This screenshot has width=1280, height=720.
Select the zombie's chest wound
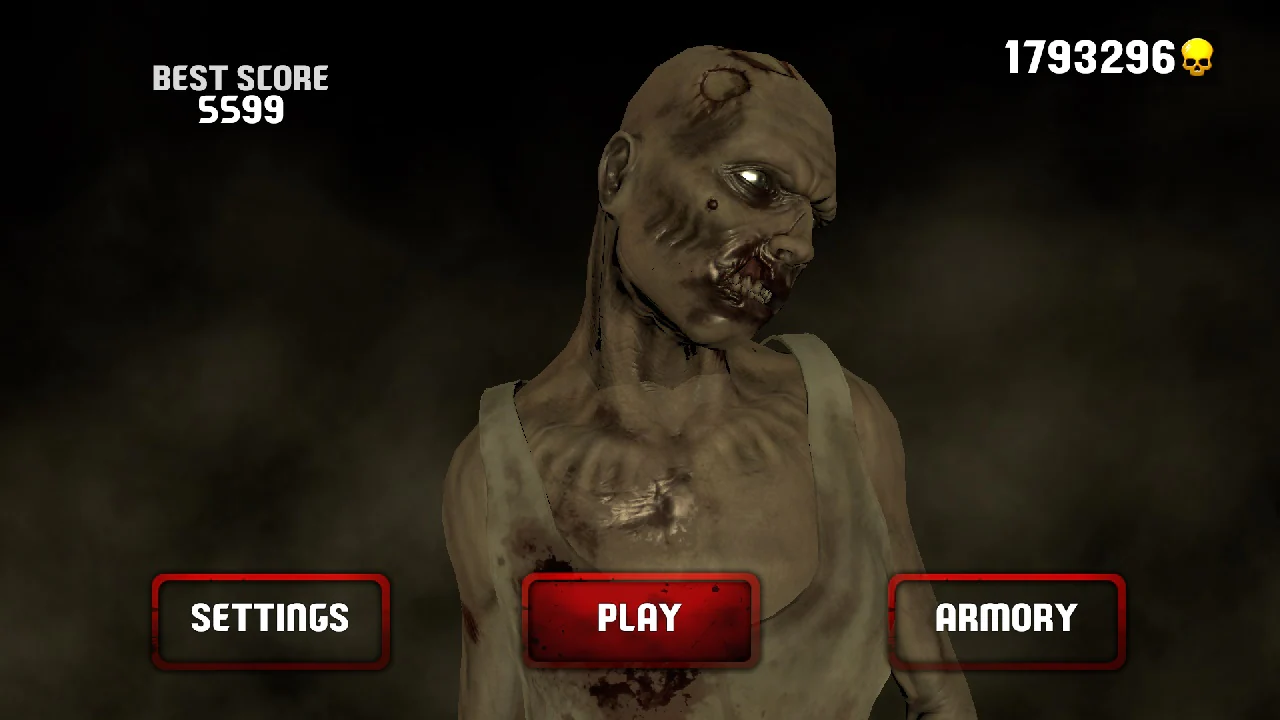coord(645,500)
